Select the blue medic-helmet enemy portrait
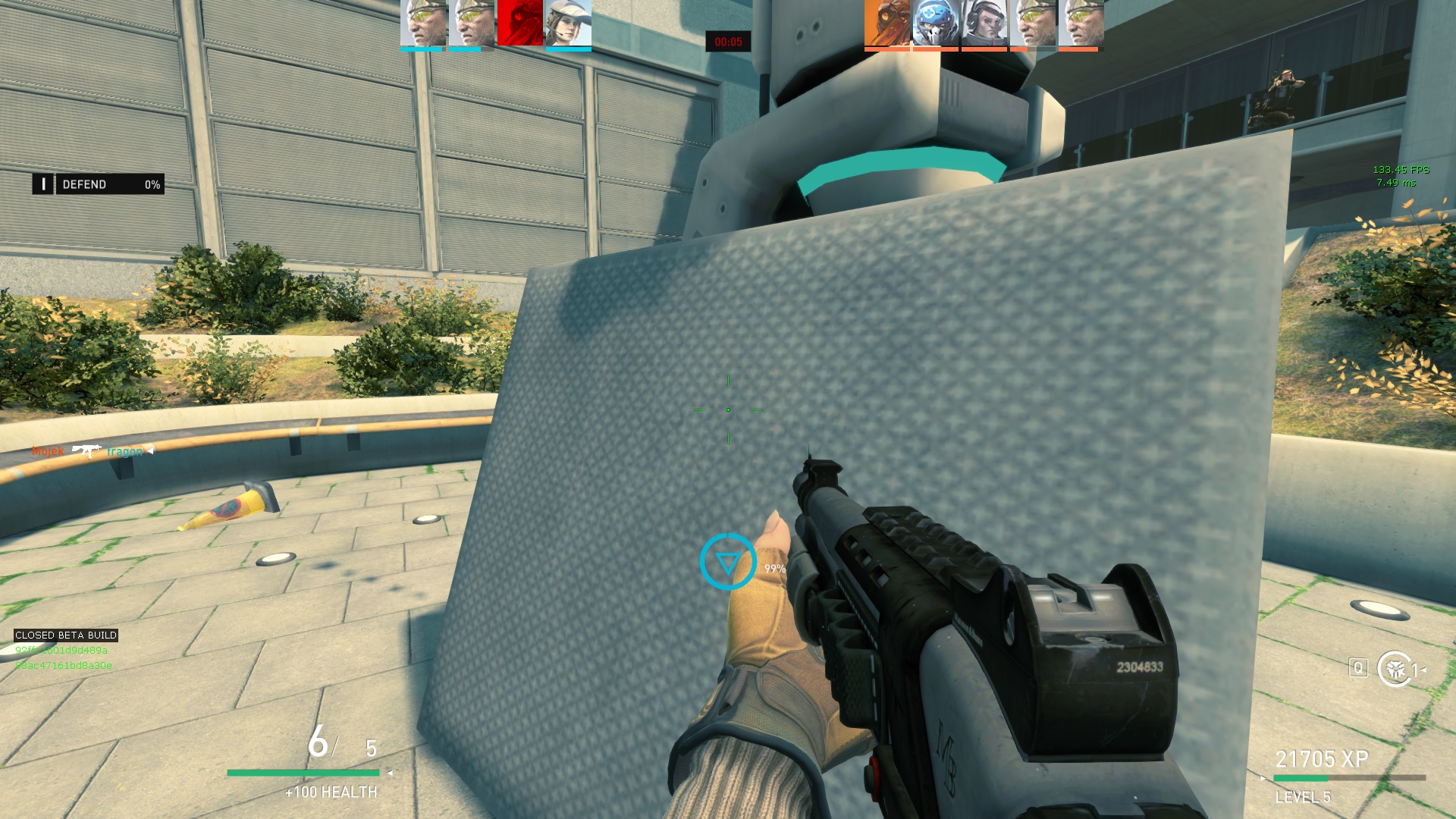 (936, 23)
